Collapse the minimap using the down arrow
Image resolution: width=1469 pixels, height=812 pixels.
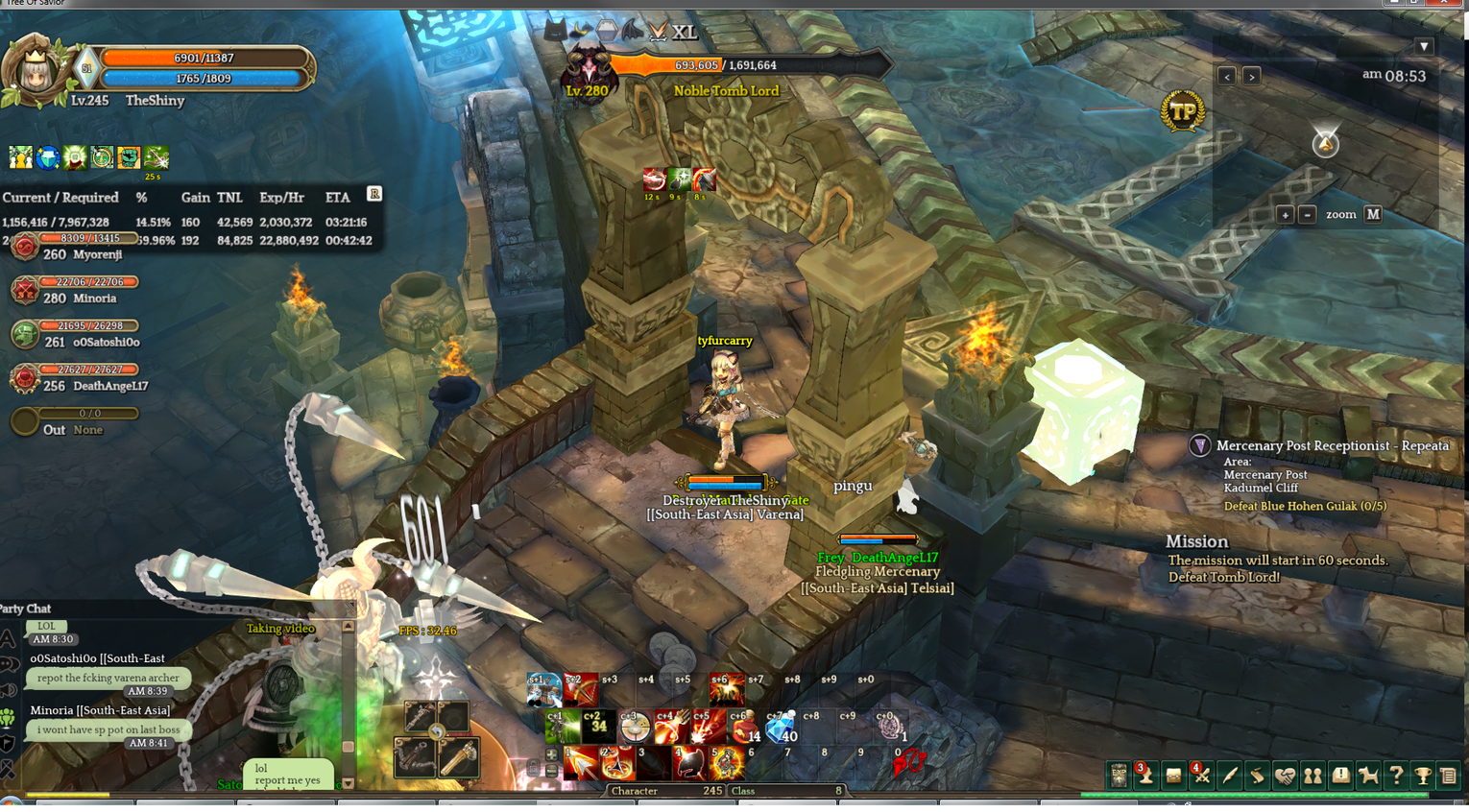coord(1424,46)
